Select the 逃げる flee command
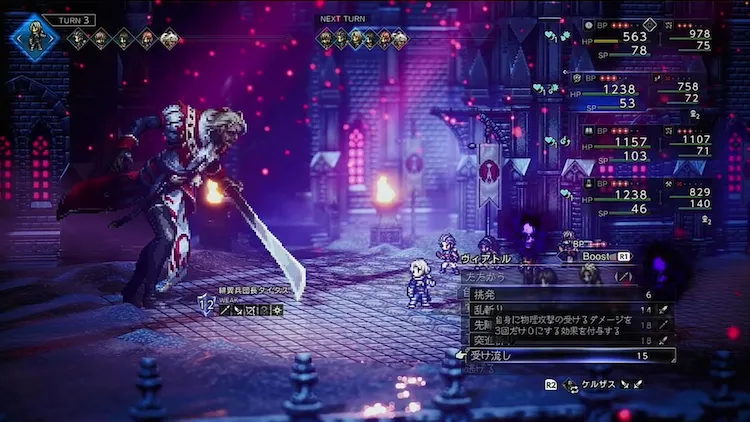The image size is (750, 422). click(478, 368)
